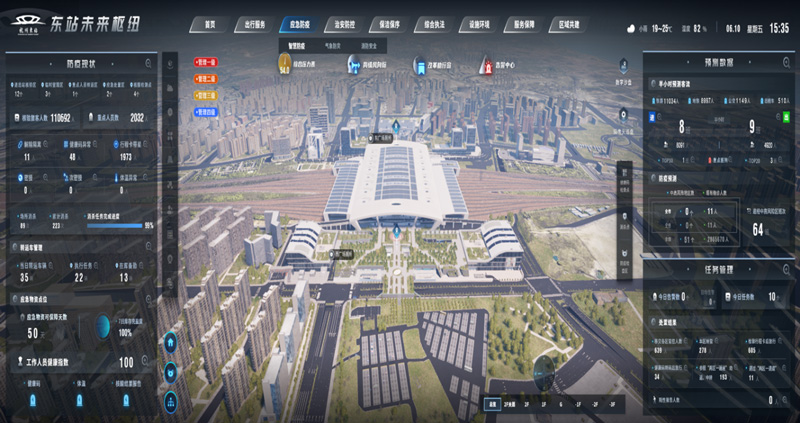Image resolution: width=800 pixels, height=423 pixels.
Task: Choose the 管理一级 red level button
Action: coord(207,62)
